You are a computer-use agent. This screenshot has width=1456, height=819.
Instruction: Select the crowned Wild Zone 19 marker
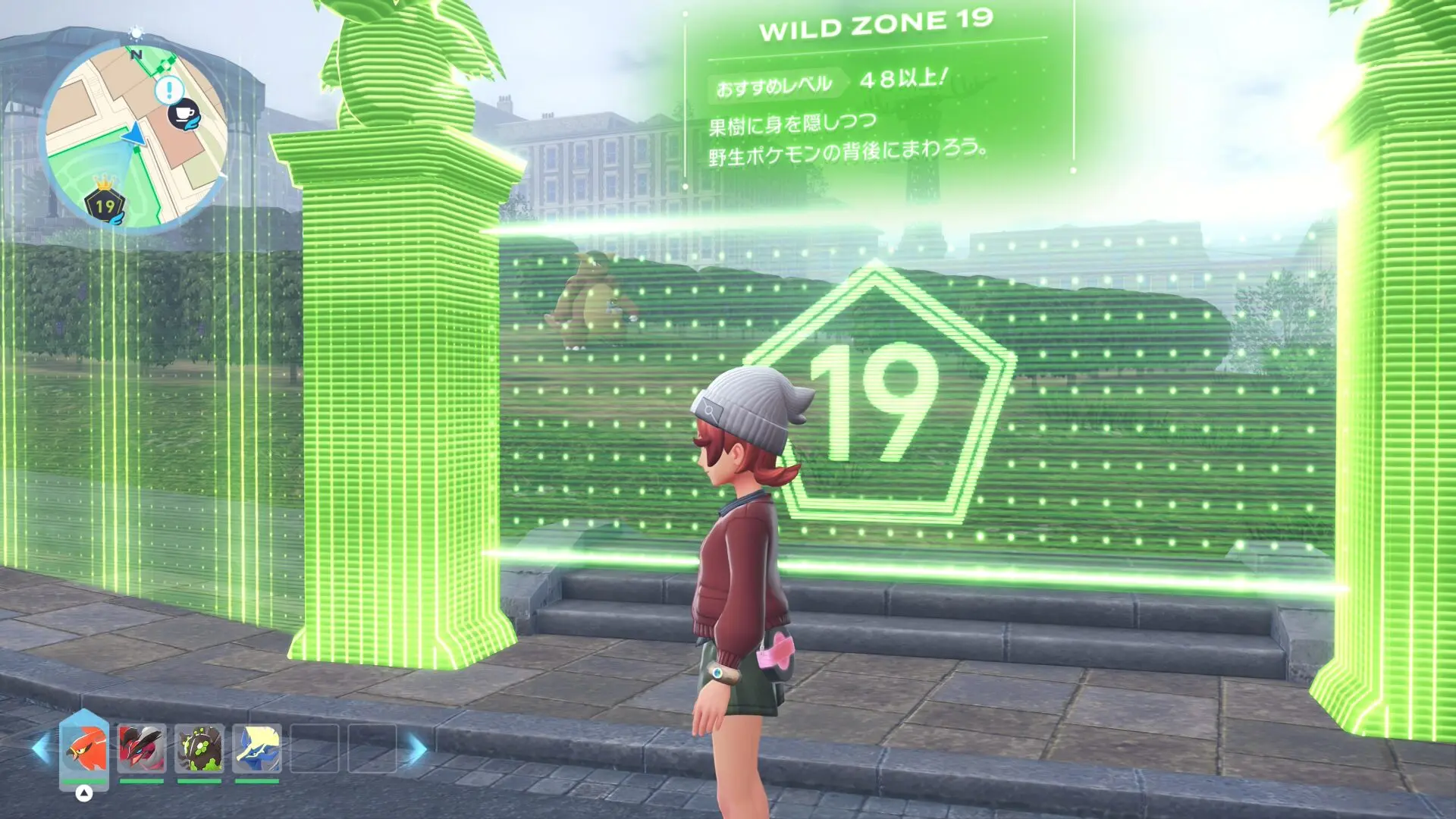click(x=105, y=202)
